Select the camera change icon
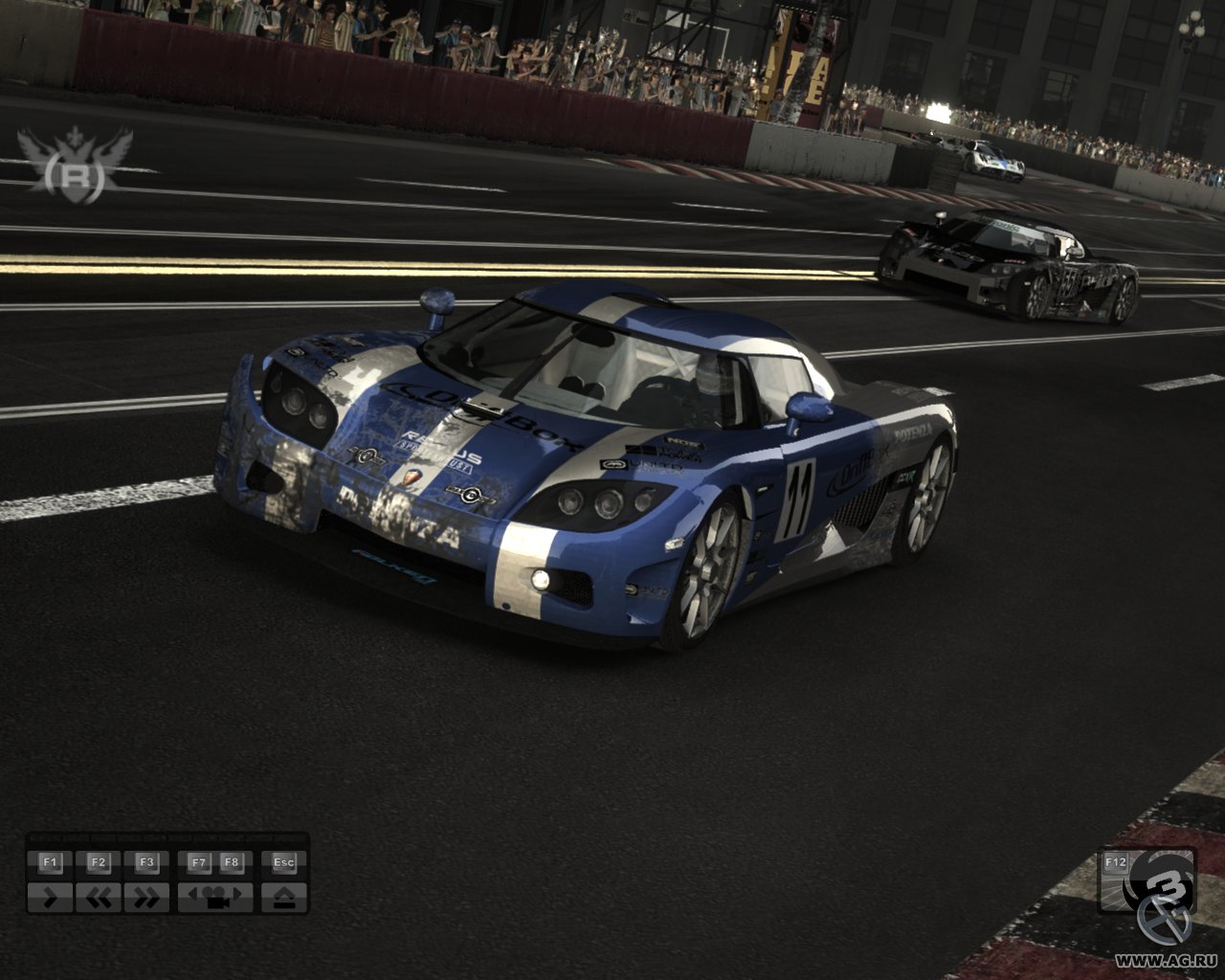The width and height of the screenshot is (1225, 980). tap(216, 900)
